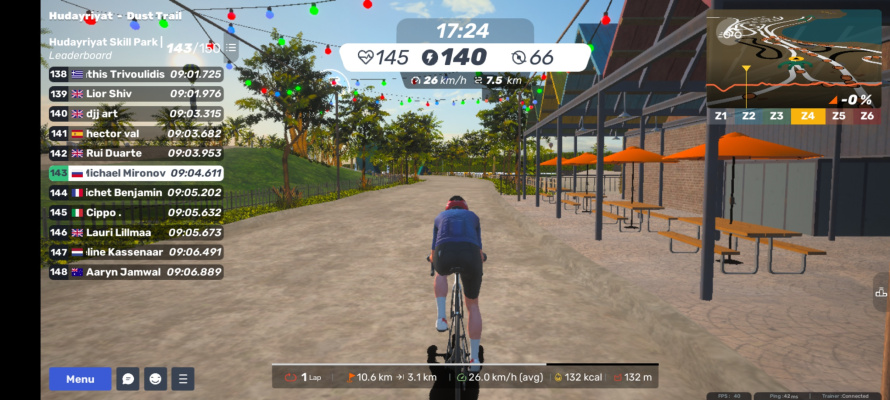This screenshot has width=890, height=400.
Task: Open the chat message bubble
Action: (x=128, y=379)
